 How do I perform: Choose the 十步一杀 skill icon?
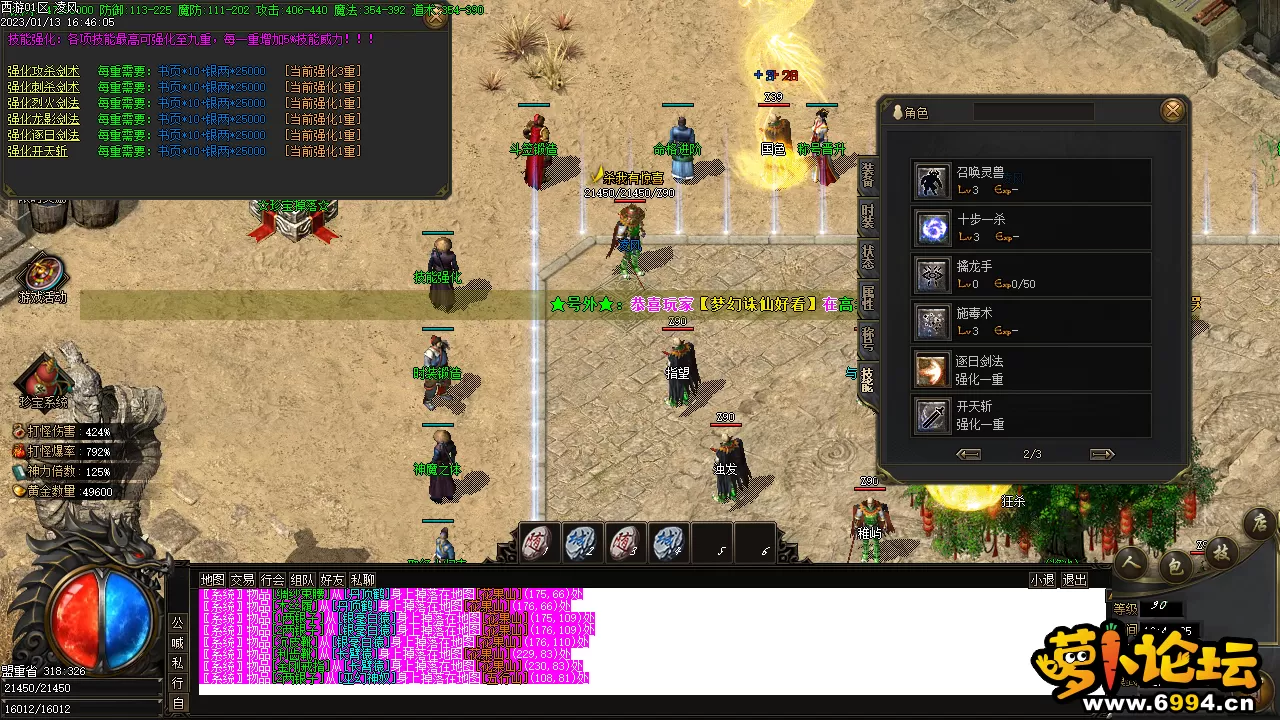point(932,228)
